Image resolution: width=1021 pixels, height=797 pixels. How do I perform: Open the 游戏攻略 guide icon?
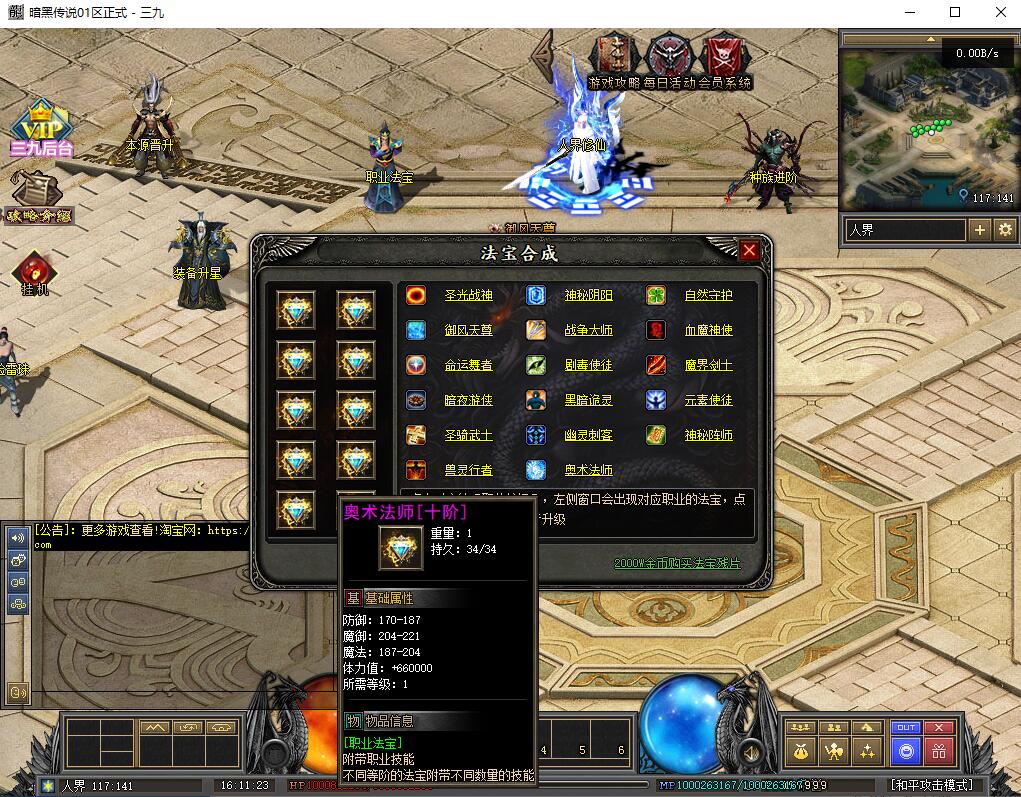(x=613, y=61)
